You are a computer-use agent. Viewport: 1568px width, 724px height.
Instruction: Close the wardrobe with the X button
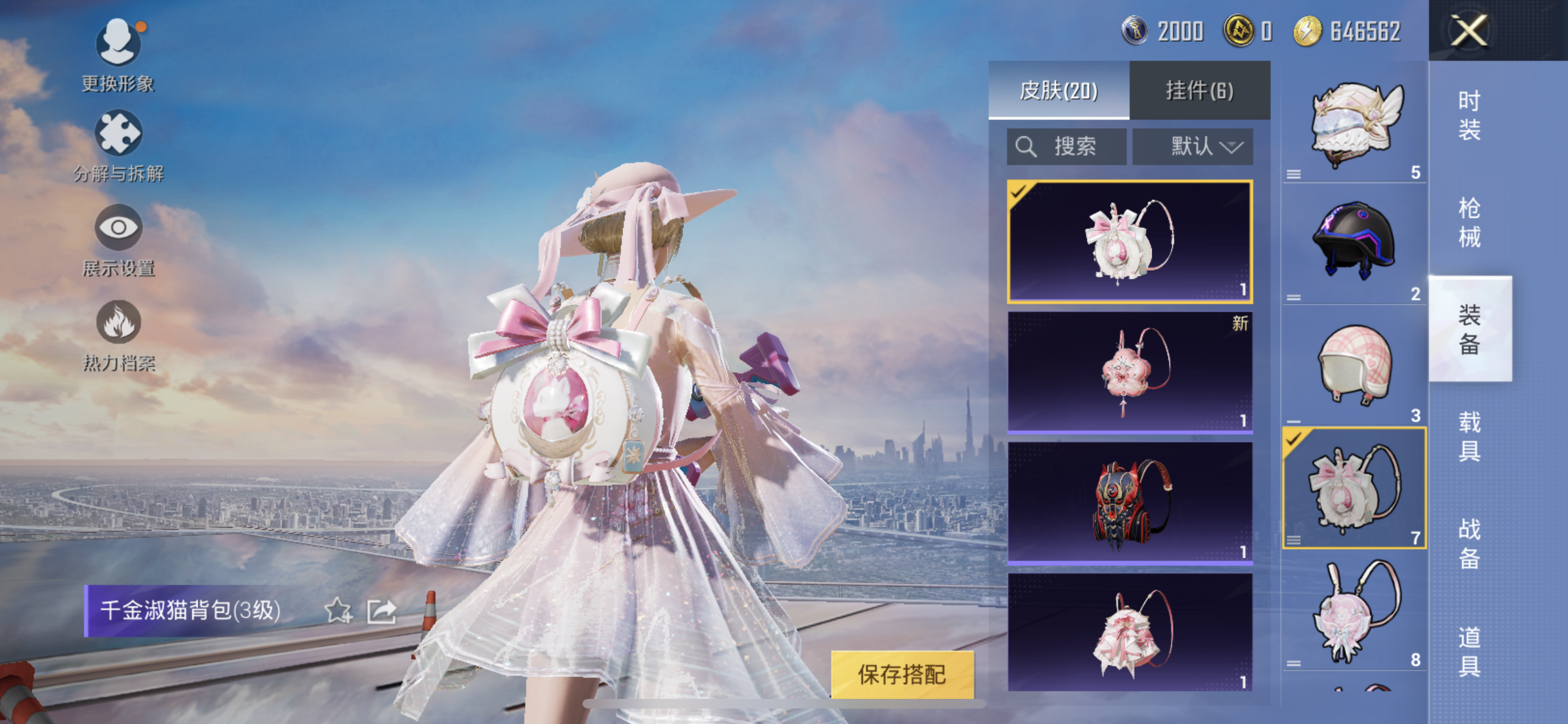pyautogui.click(x=1470, y=30)
